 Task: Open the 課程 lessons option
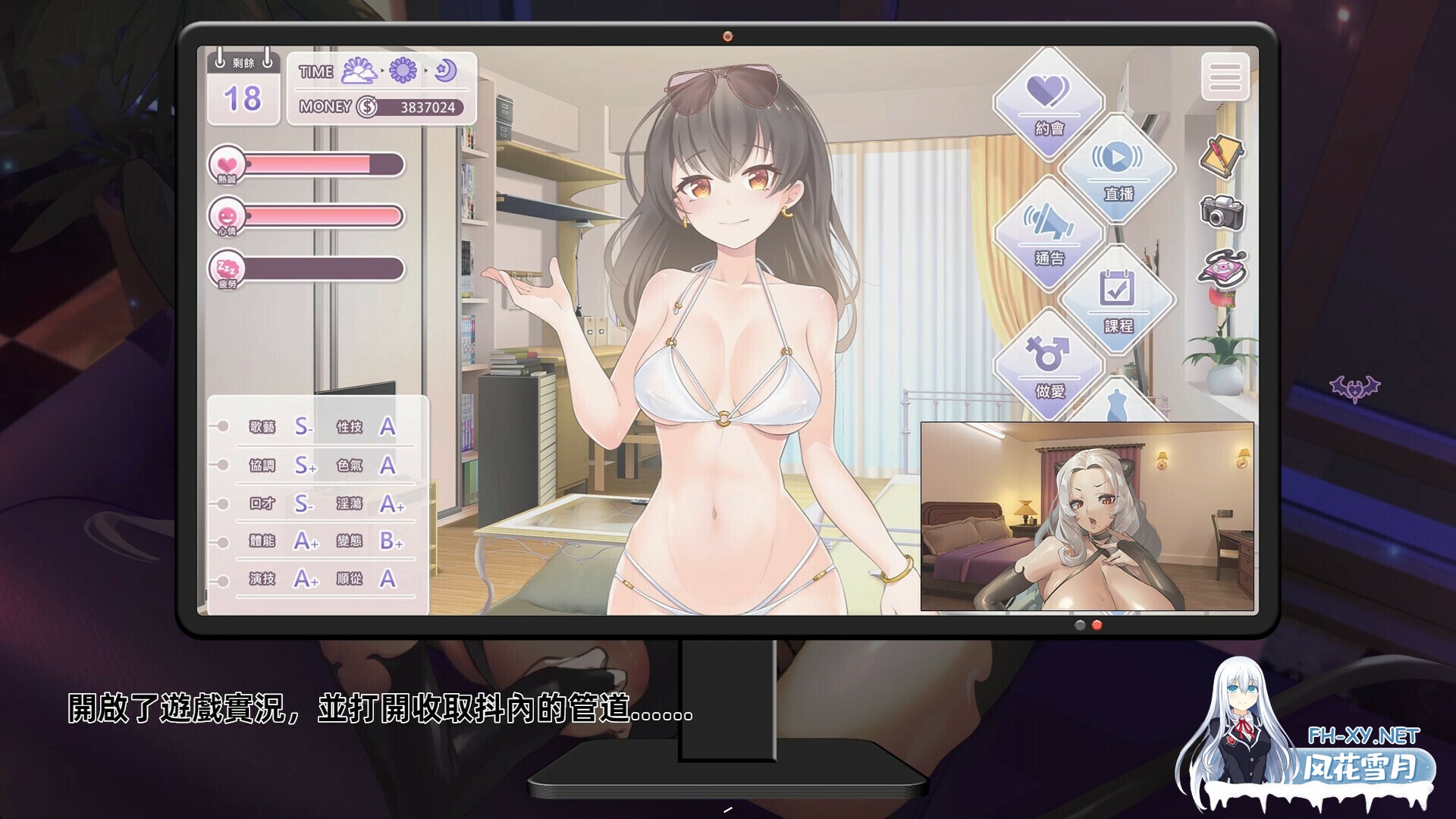click(1118, 300)
